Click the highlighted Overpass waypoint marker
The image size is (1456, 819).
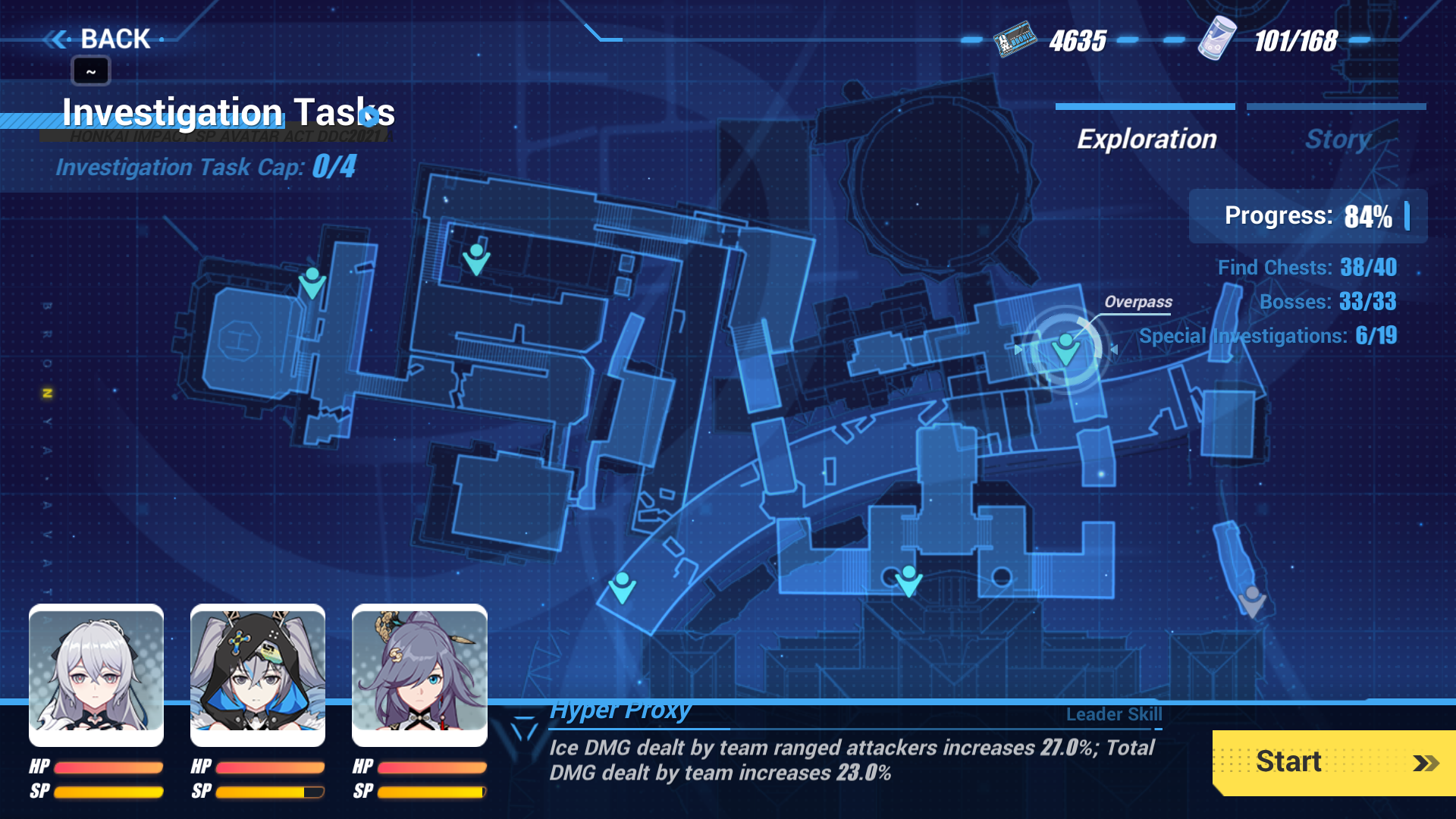click(x=1065, y=347)
